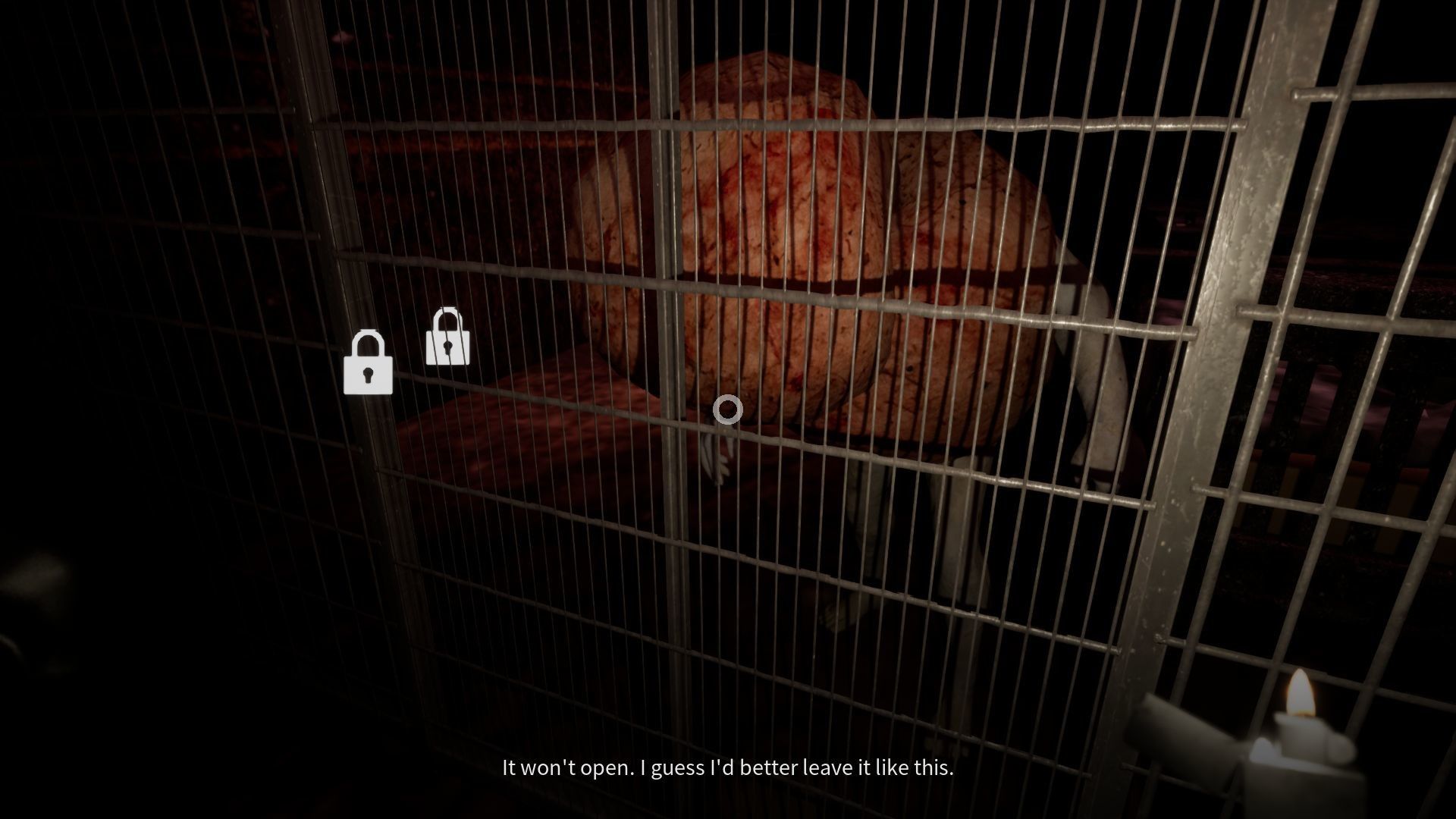Click the larger padlock interaction icon
The width and height of the screenshot is (1456, 819).
point(369,364)
